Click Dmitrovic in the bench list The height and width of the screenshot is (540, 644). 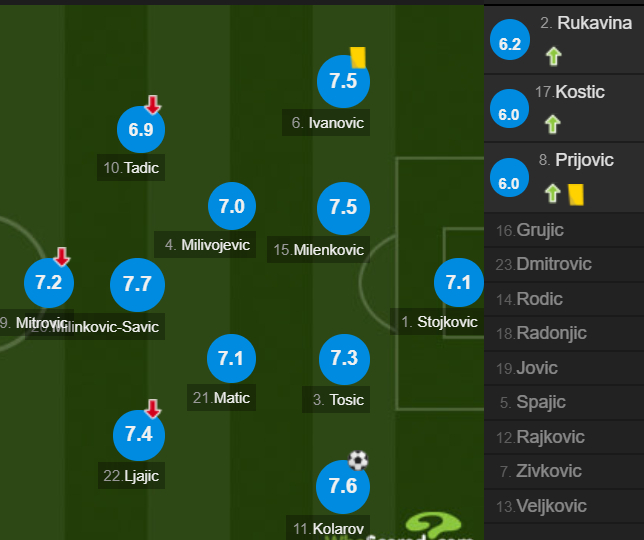click(552, 264)
